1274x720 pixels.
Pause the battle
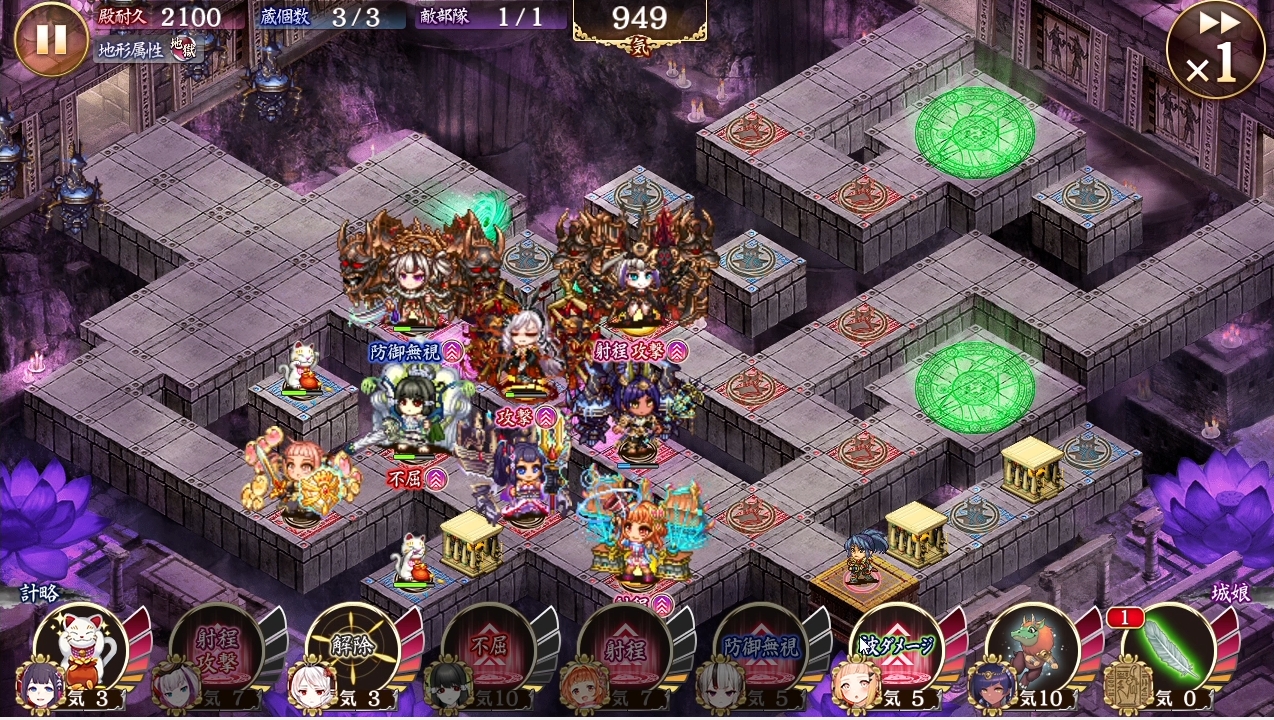click(51, 39)
